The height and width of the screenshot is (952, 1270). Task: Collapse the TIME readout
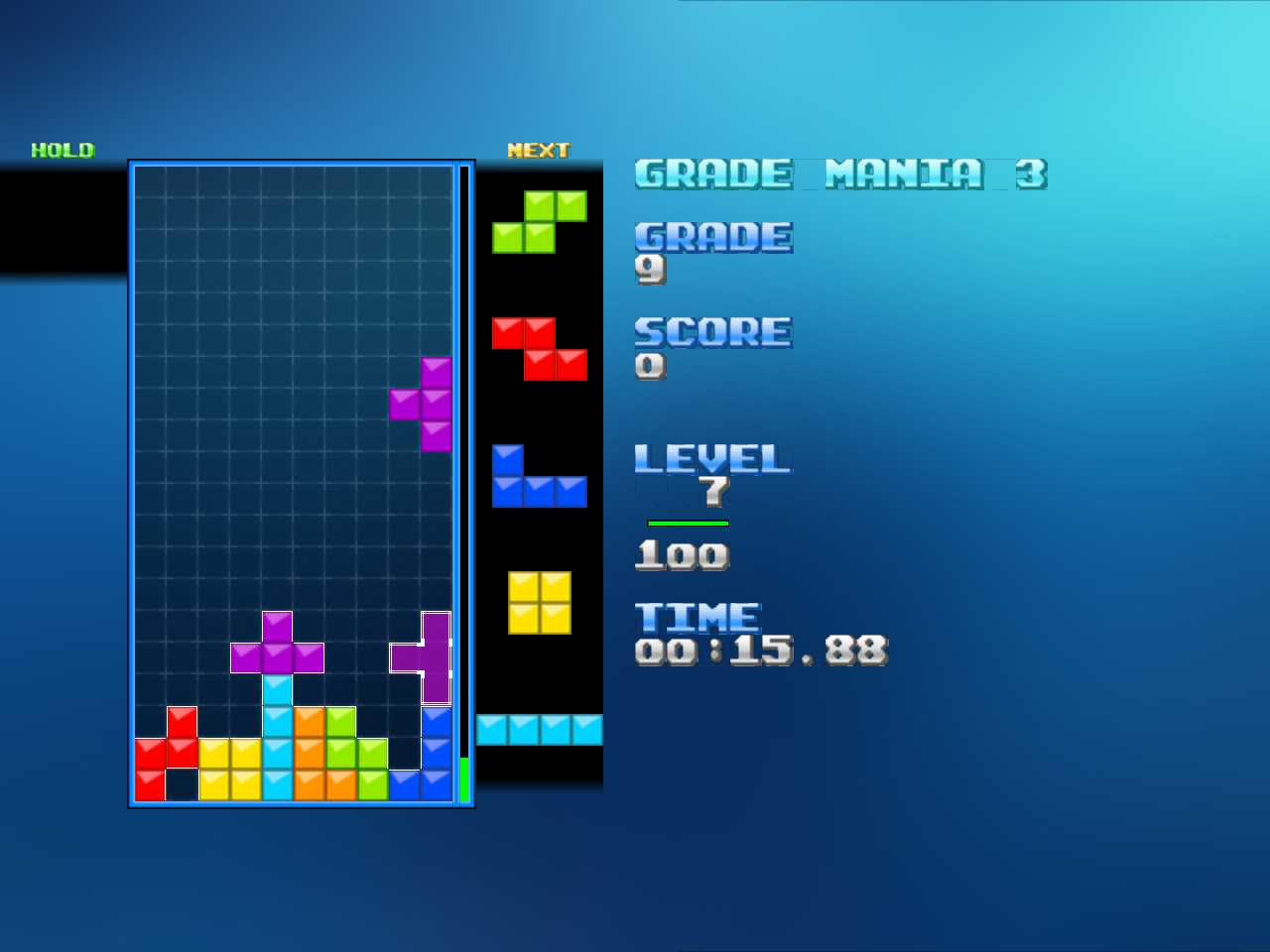click(x=697, y=616)
